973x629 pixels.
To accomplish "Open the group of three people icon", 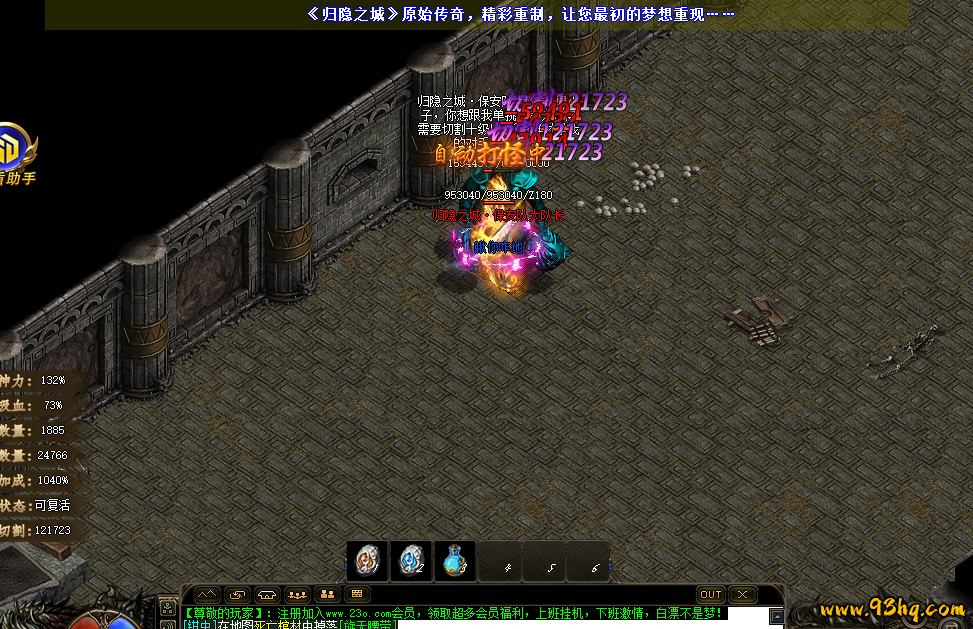I will [x=297, y=594].
